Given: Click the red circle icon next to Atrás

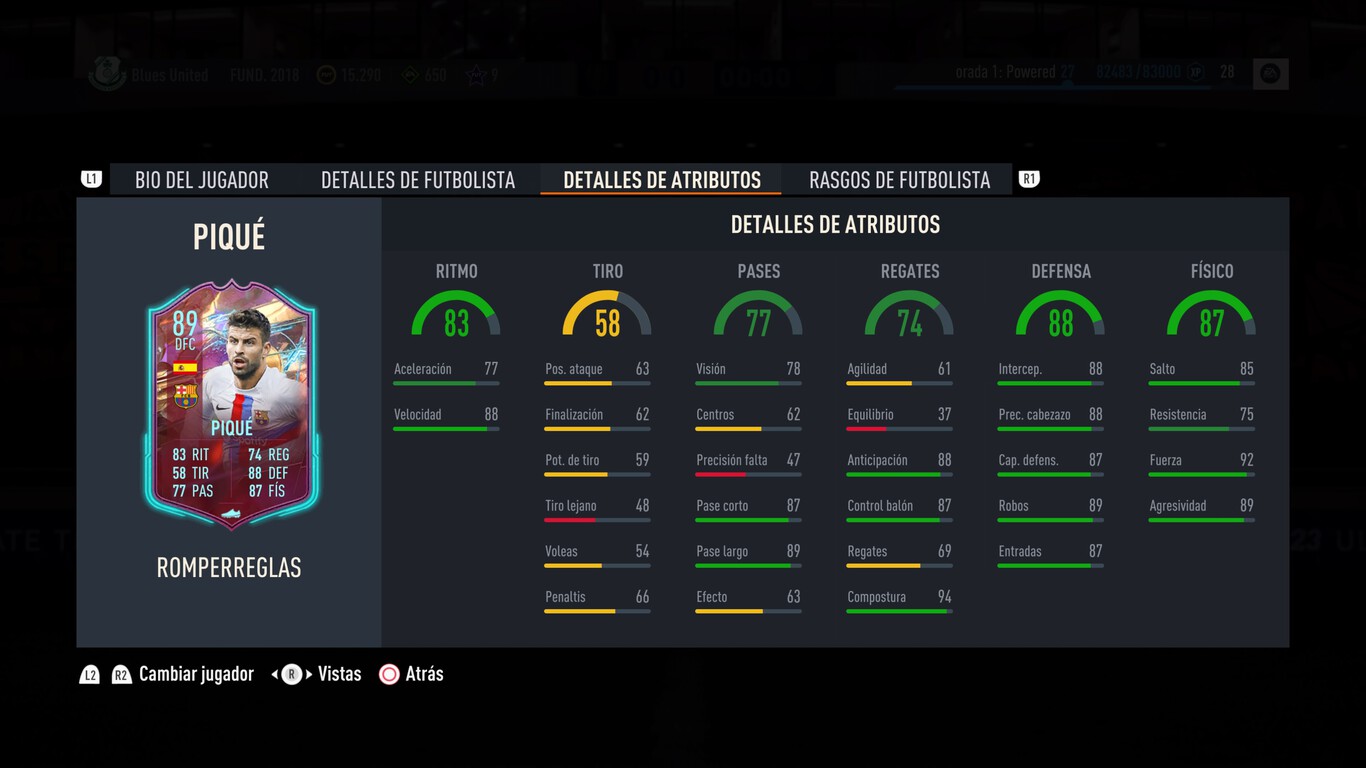Looking at the screenshot, I should pos(388,674).
